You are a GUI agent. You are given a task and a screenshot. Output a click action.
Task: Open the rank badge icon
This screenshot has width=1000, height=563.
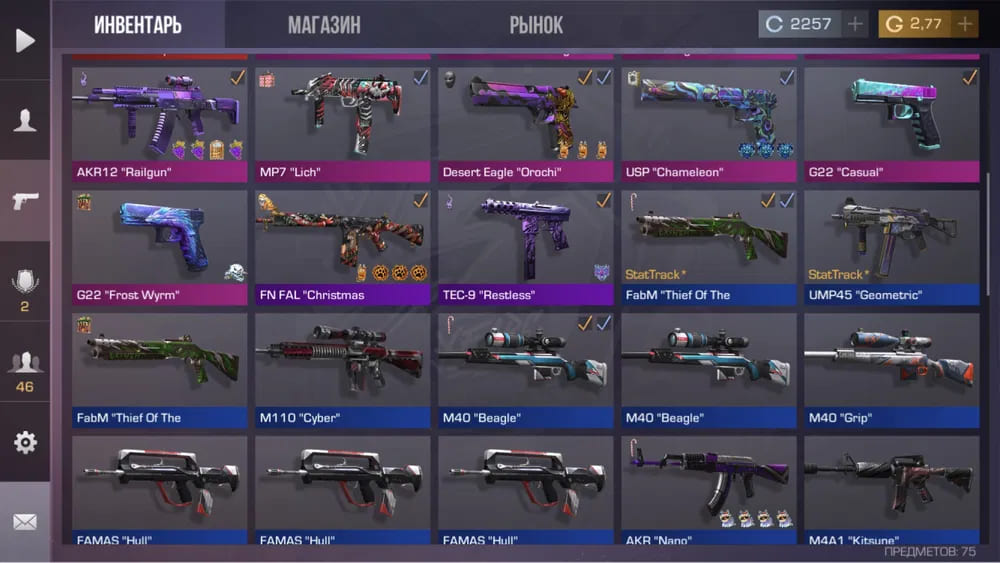pos(25,283)
